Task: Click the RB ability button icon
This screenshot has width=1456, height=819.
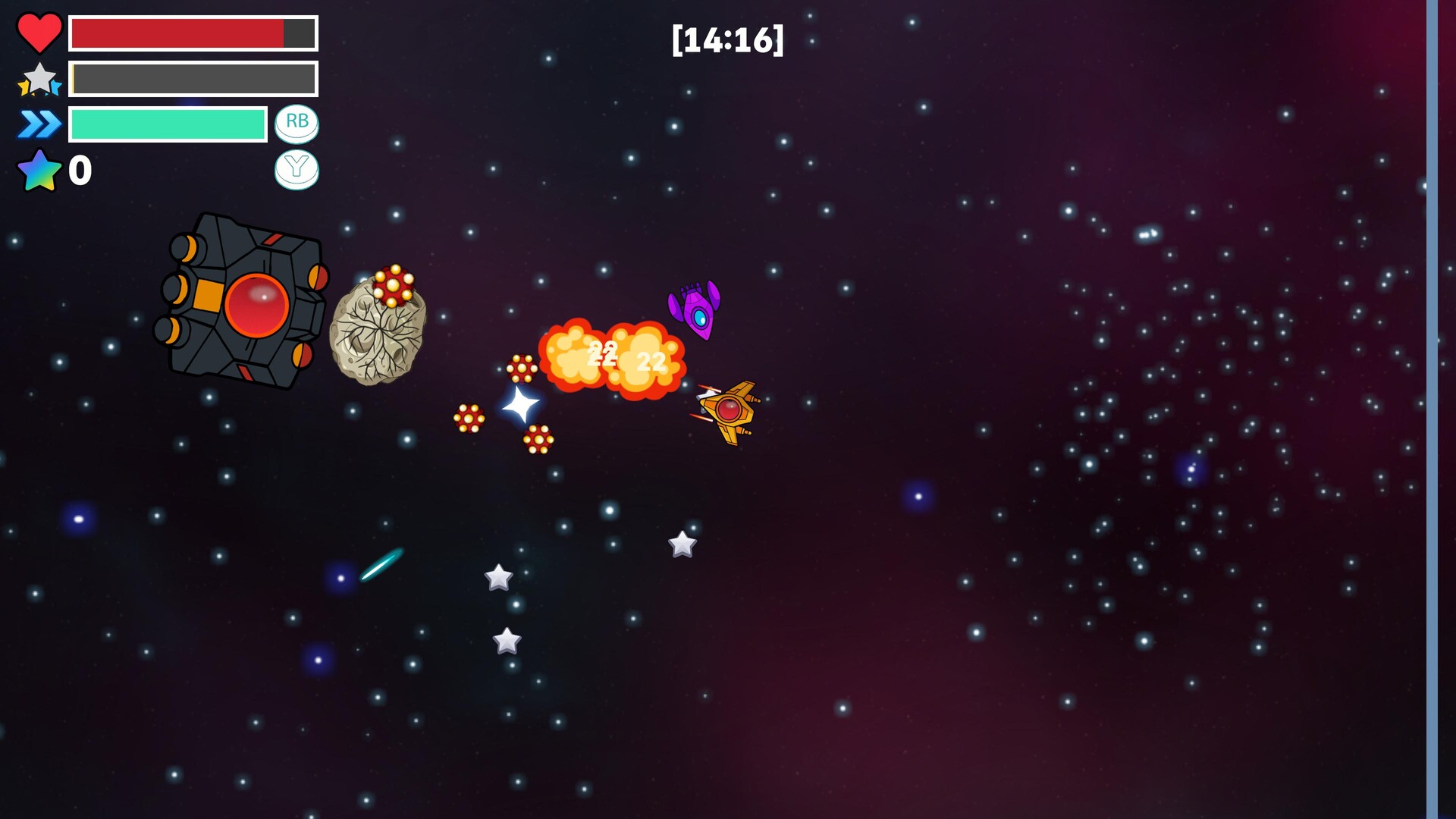Action: 296,121
